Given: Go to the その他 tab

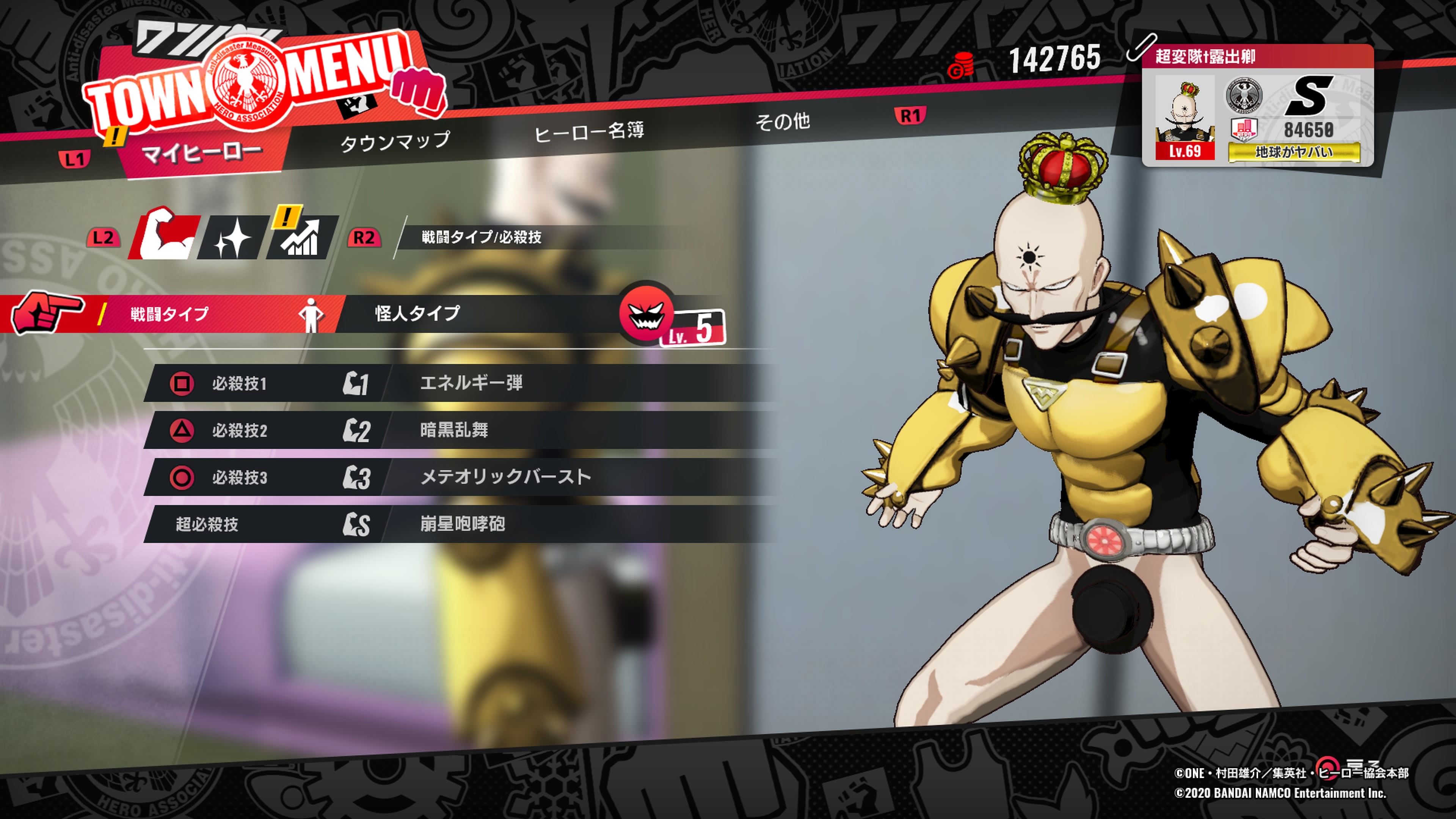Looking at the screenshot, I should 783,121.
